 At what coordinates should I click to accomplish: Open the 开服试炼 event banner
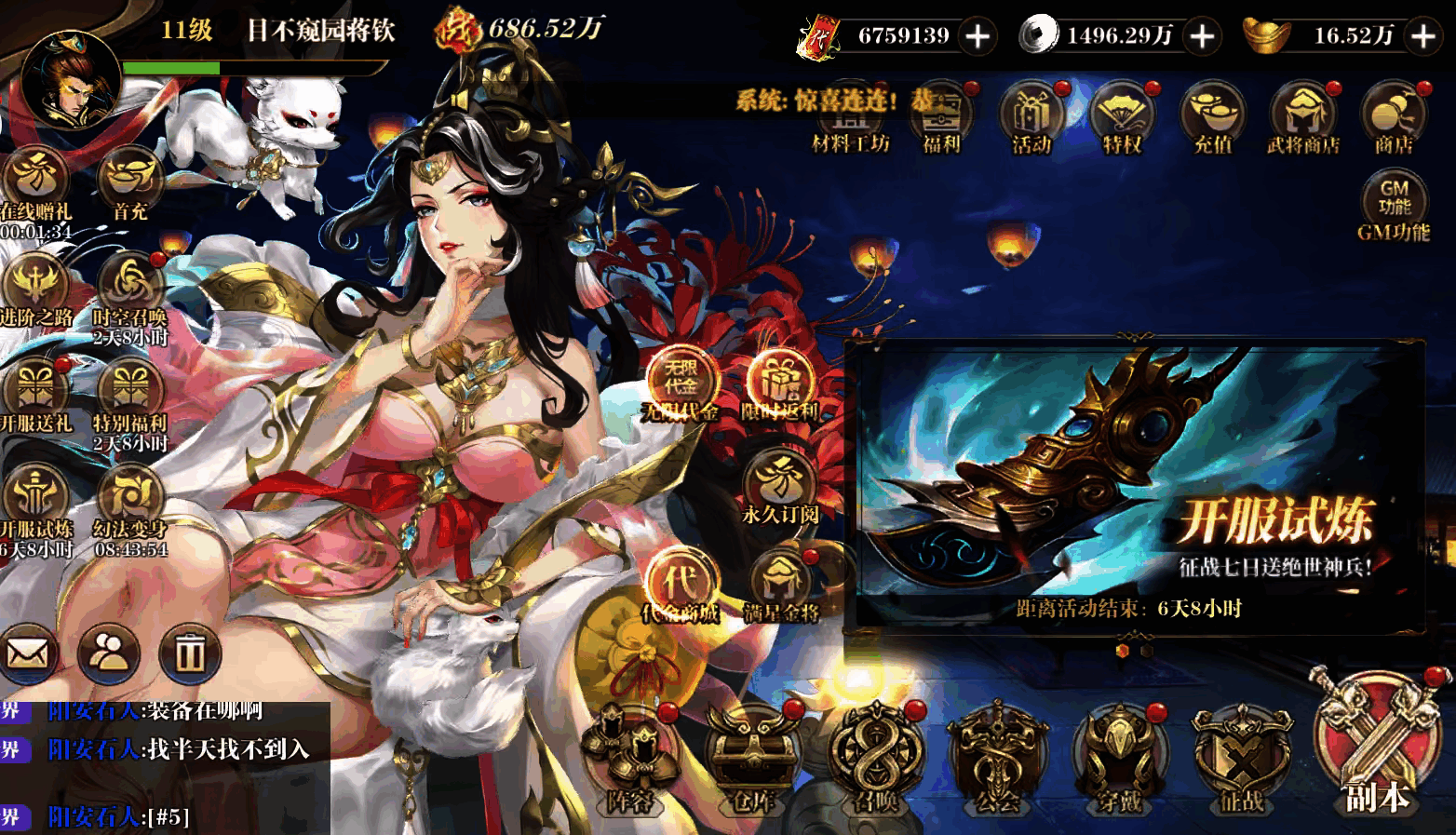click(x=1134, y=482)
